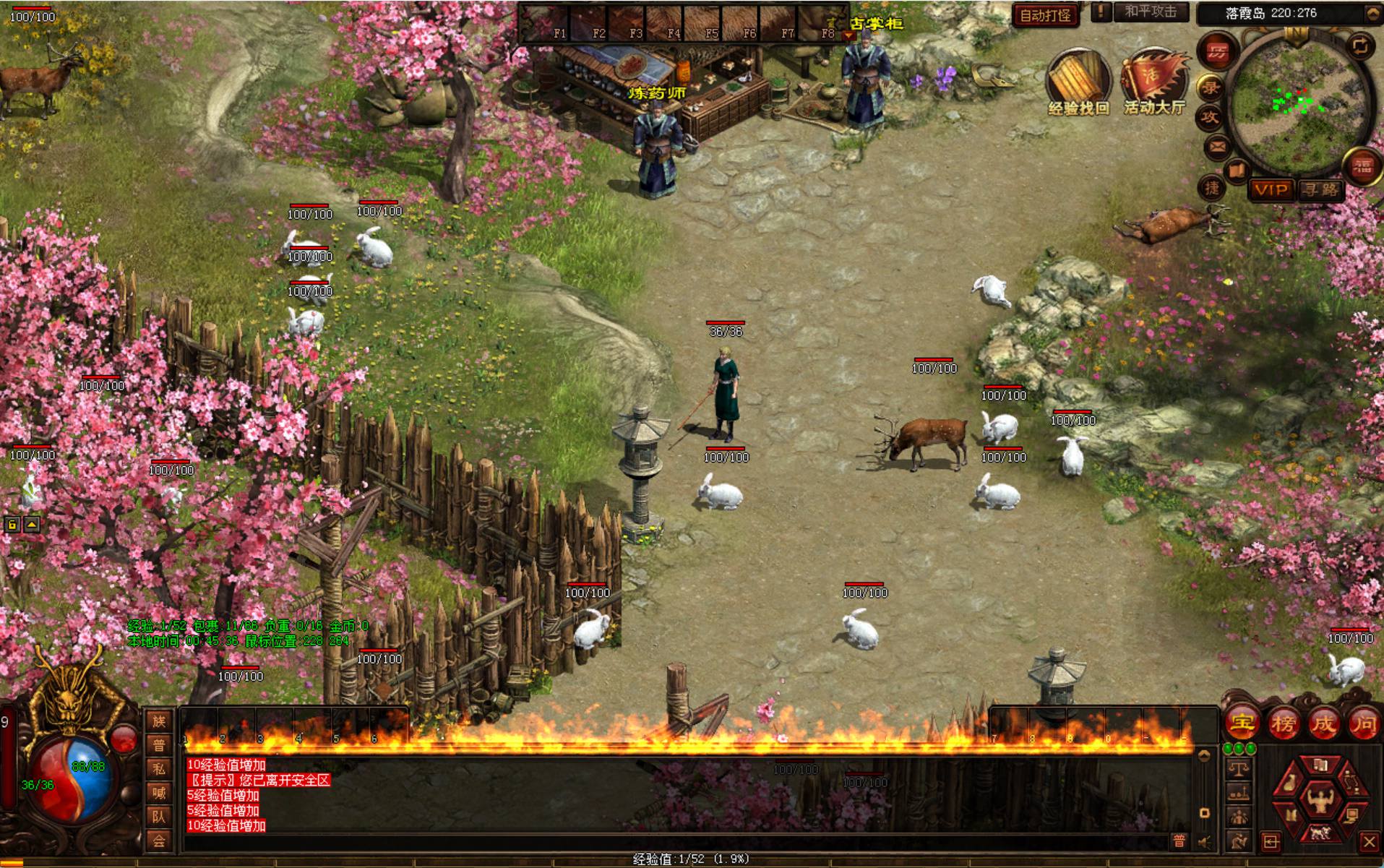The height and width of the screenshot is (868, 1384).
Task: Activate the 寻路 pathfinding button
Action: (1320, 190)
